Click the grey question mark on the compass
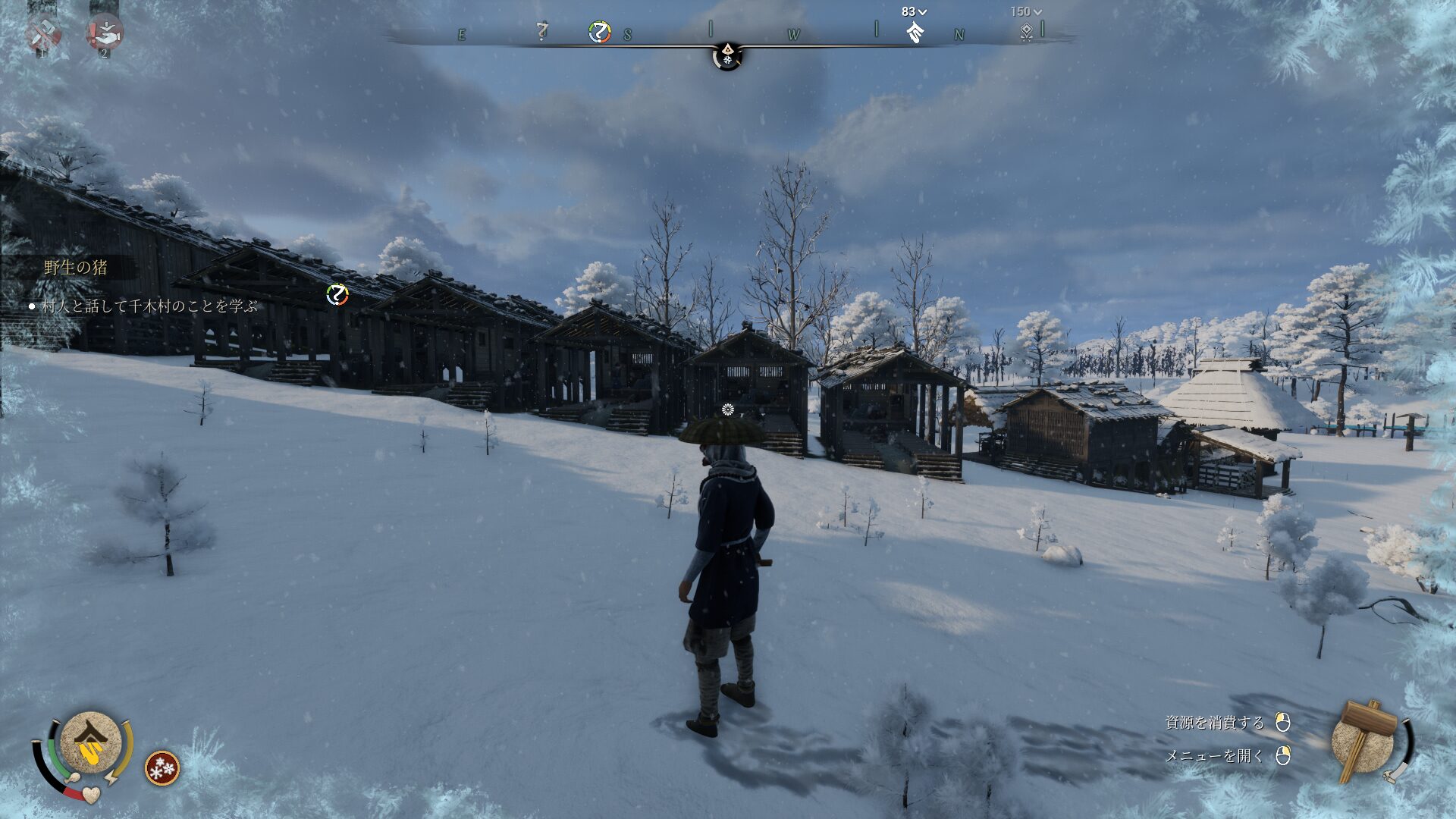This screenshot has width=1456, height=819. [541, 32]
